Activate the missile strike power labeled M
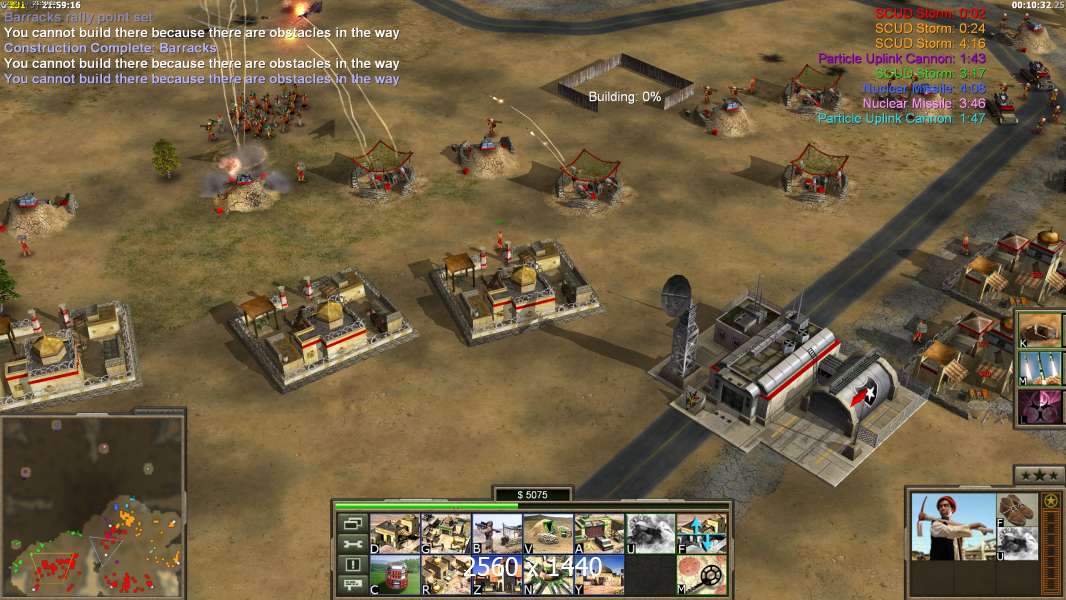Viewport: 1066px width, 600px height. tap(1041, 367)
